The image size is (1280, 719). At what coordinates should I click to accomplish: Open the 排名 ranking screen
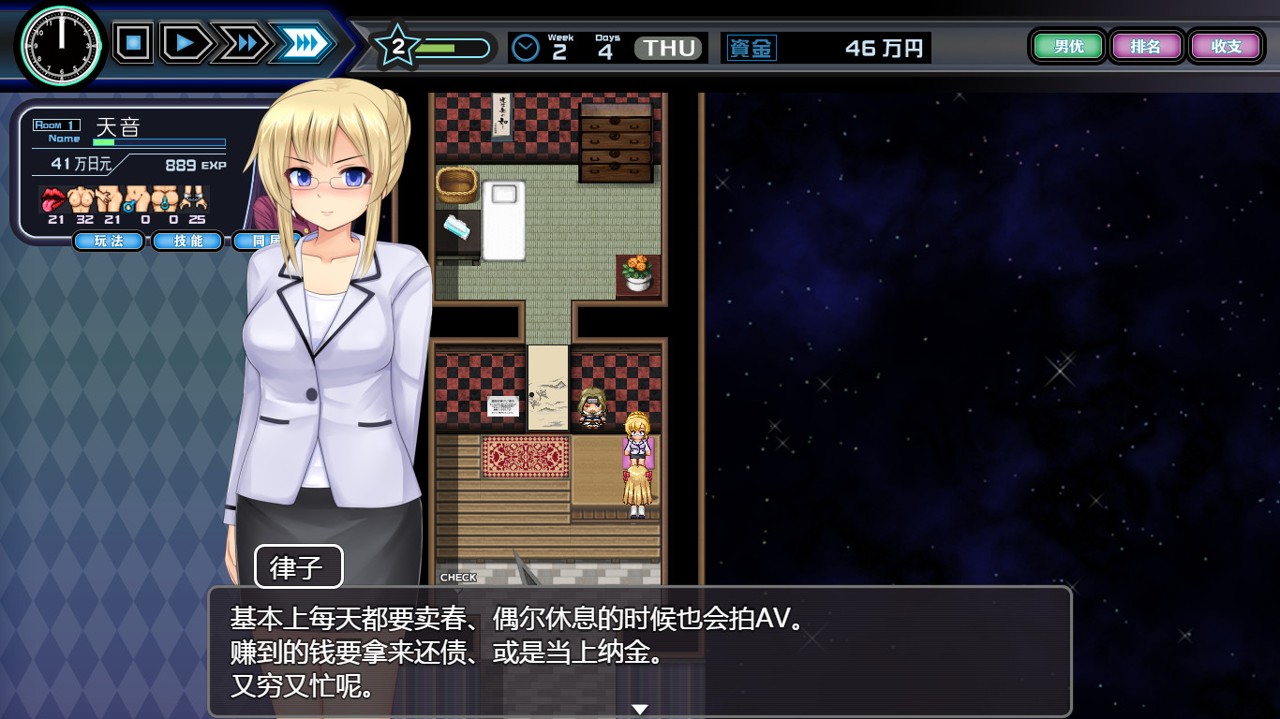[1145, 46]
